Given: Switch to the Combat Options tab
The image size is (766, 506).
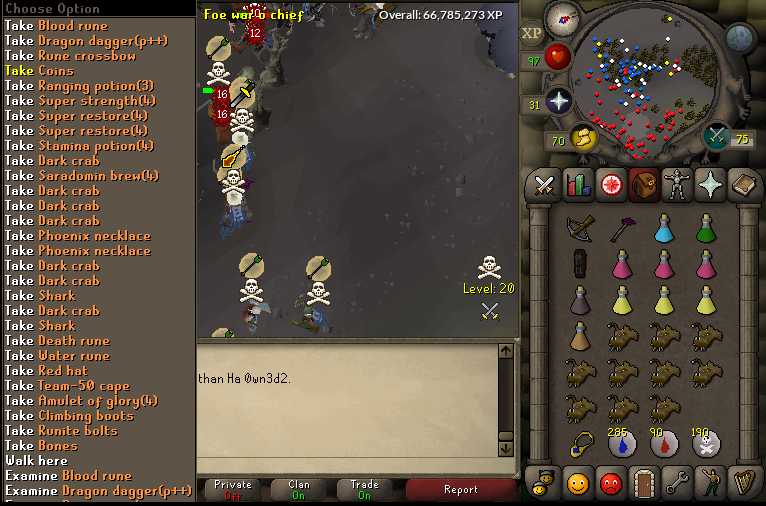Looking at the screenshot, I should pyautogui.click(x=544, y=184).
